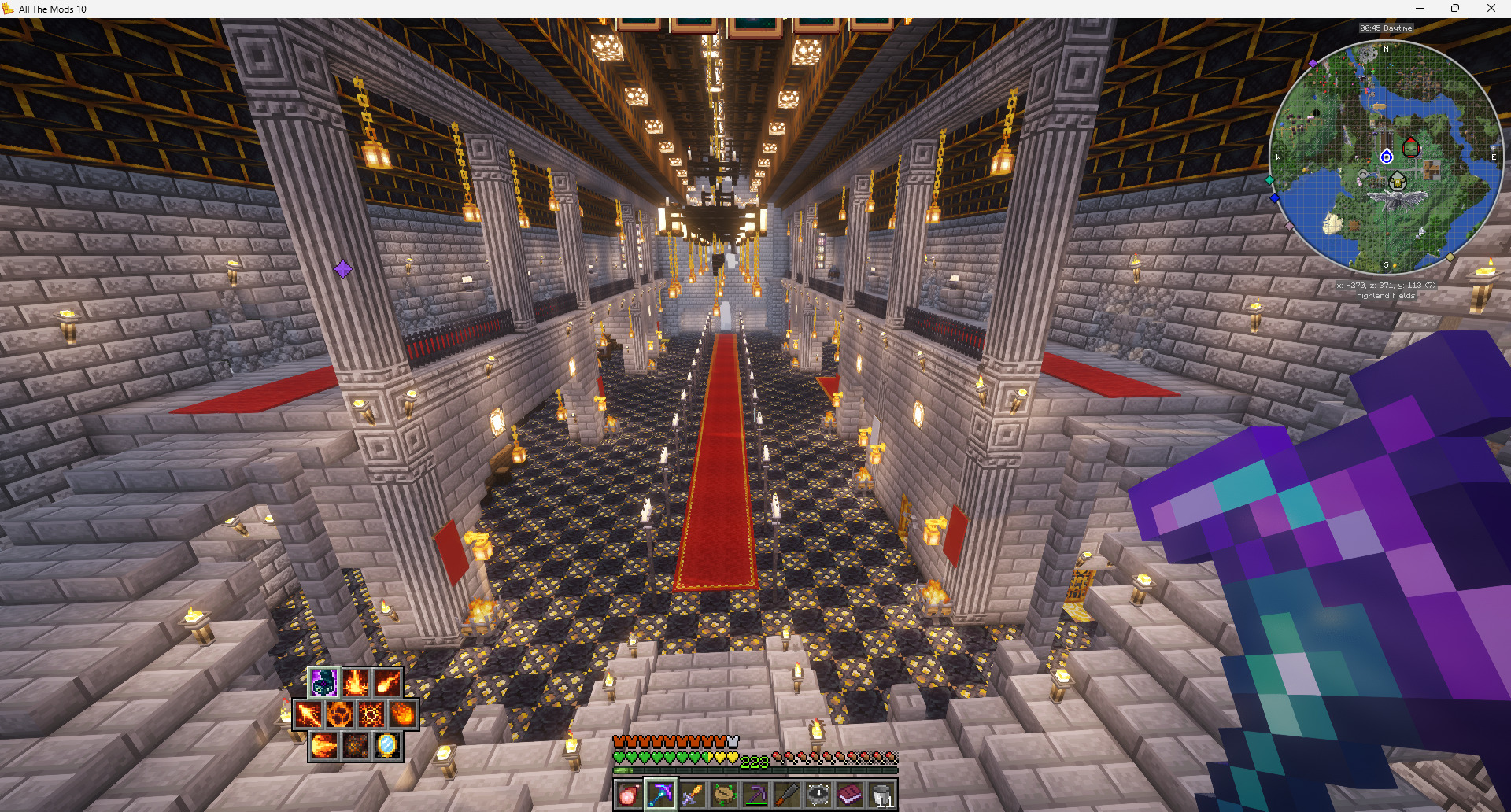
Task: Choose the gray cleaver blade hotbar slot
Action: pos(786,795)
